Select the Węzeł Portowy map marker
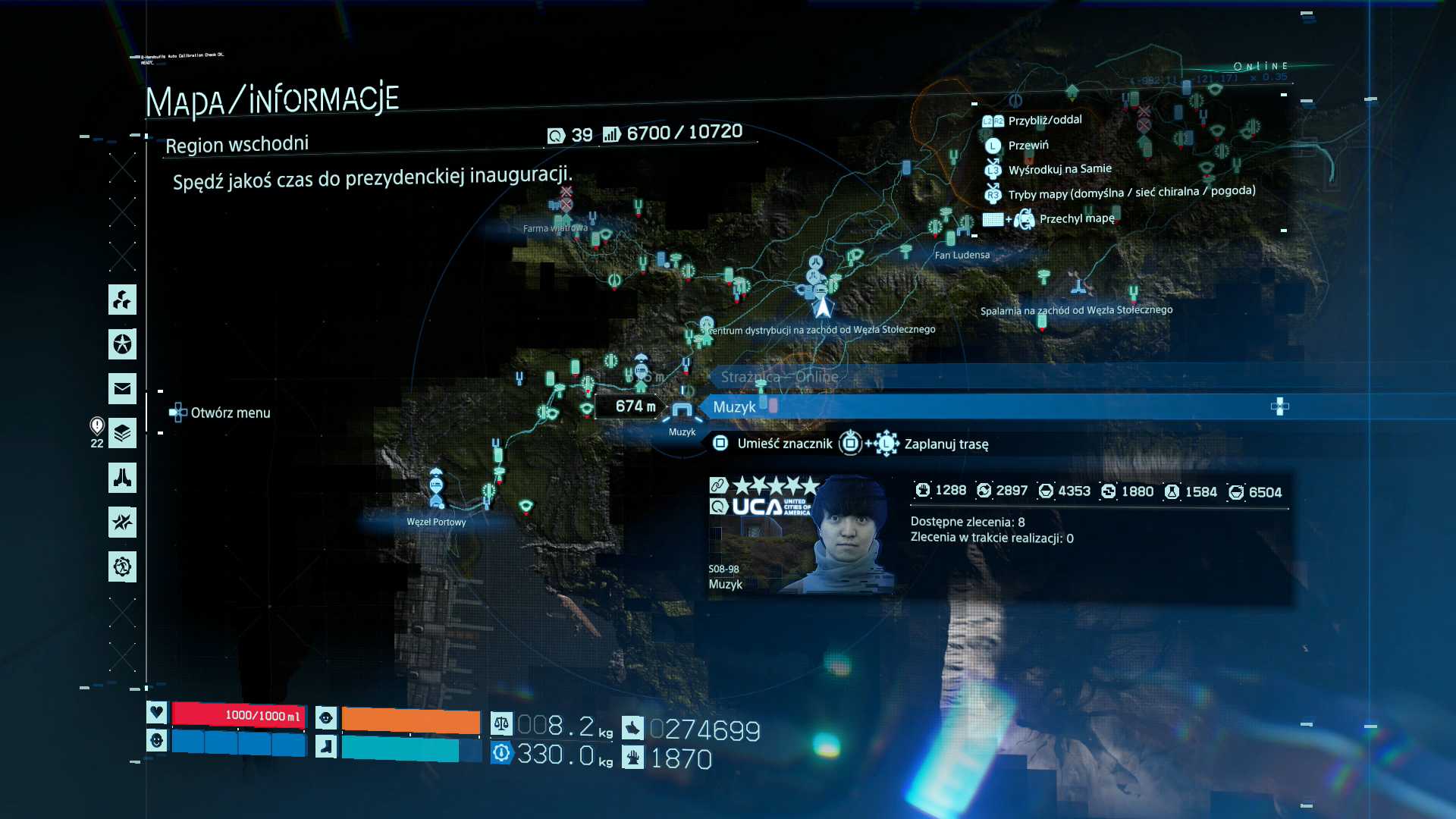This screenshot has height=819, width=1456. point(436,489)
